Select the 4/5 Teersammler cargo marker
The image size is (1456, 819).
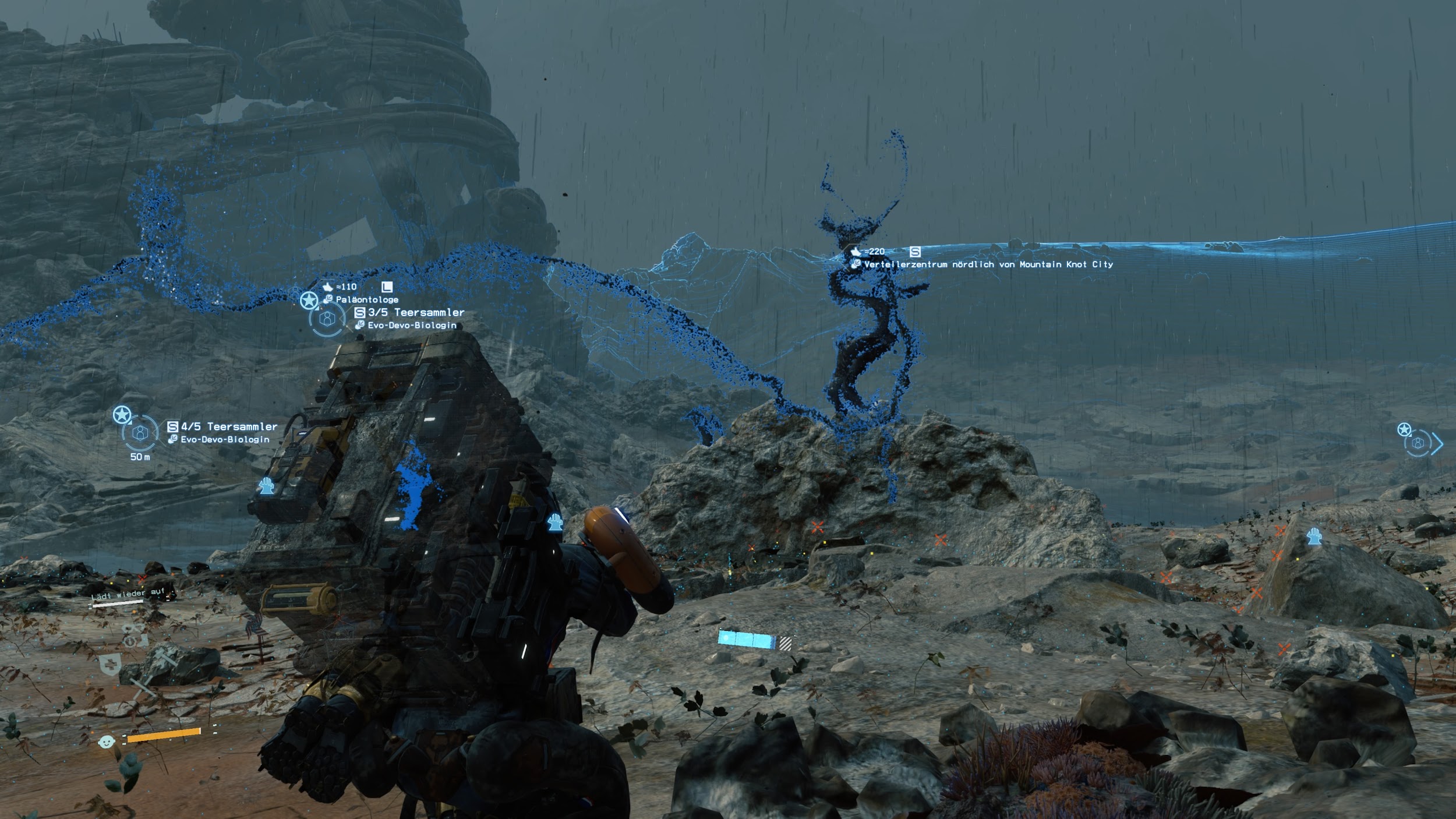(x=140, y=433)
